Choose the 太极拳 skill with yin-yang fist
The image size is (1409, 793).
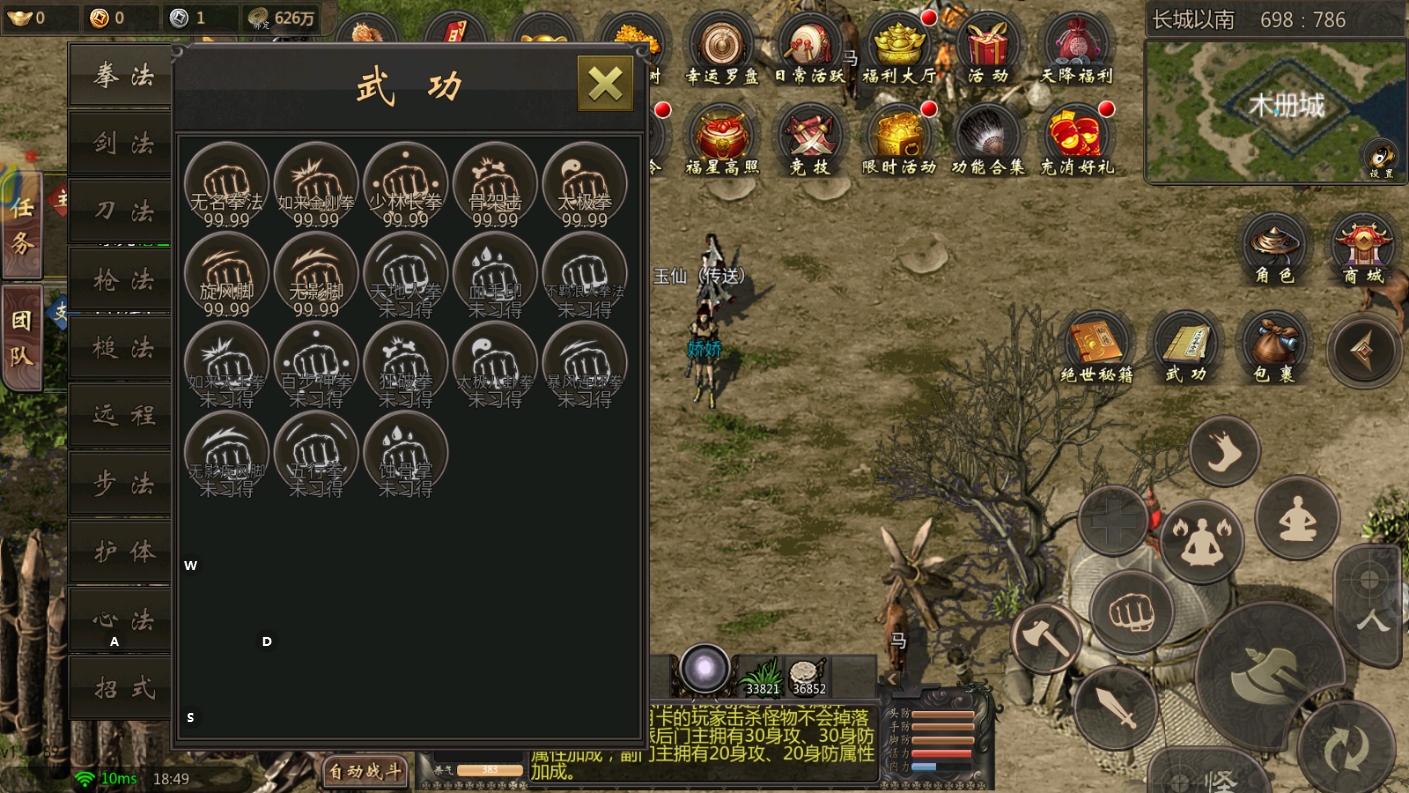[585, 185]
